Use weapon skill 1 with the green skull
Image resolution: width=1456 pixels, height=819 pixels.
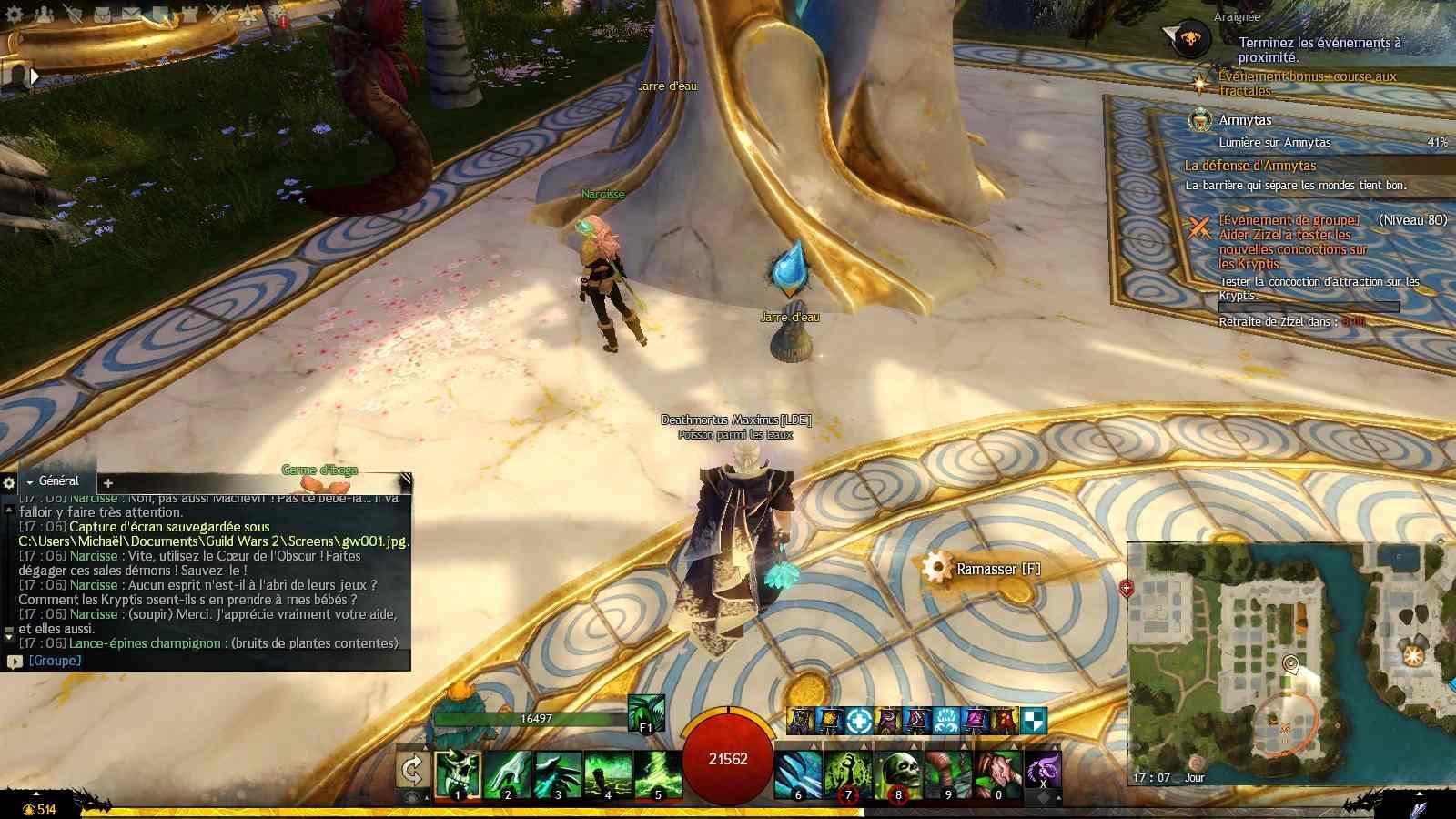pyautogui.click(x=457, y=773)
